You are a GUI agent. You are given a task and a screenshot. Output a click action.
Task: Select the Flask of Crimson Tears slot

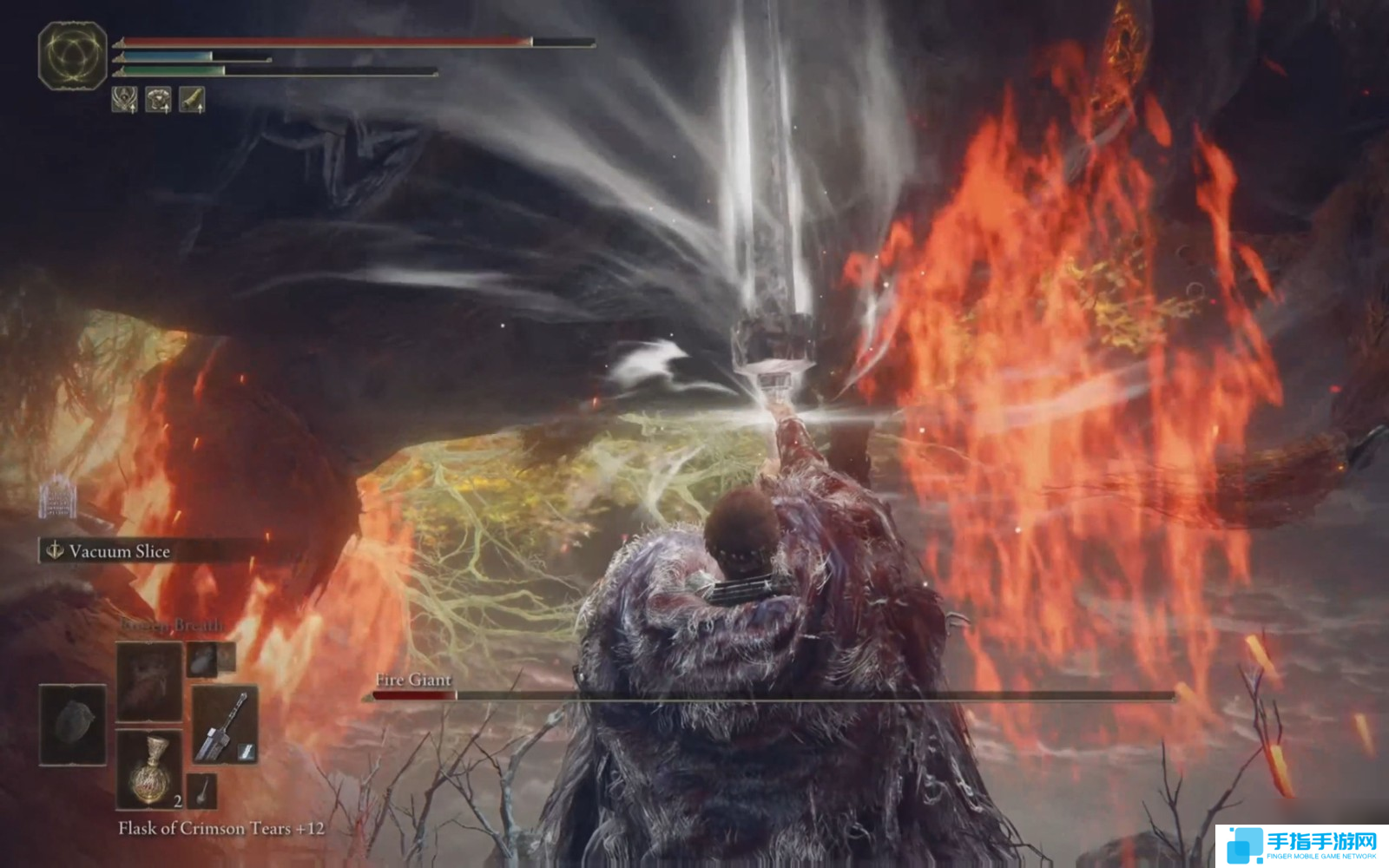pos(149,769)
